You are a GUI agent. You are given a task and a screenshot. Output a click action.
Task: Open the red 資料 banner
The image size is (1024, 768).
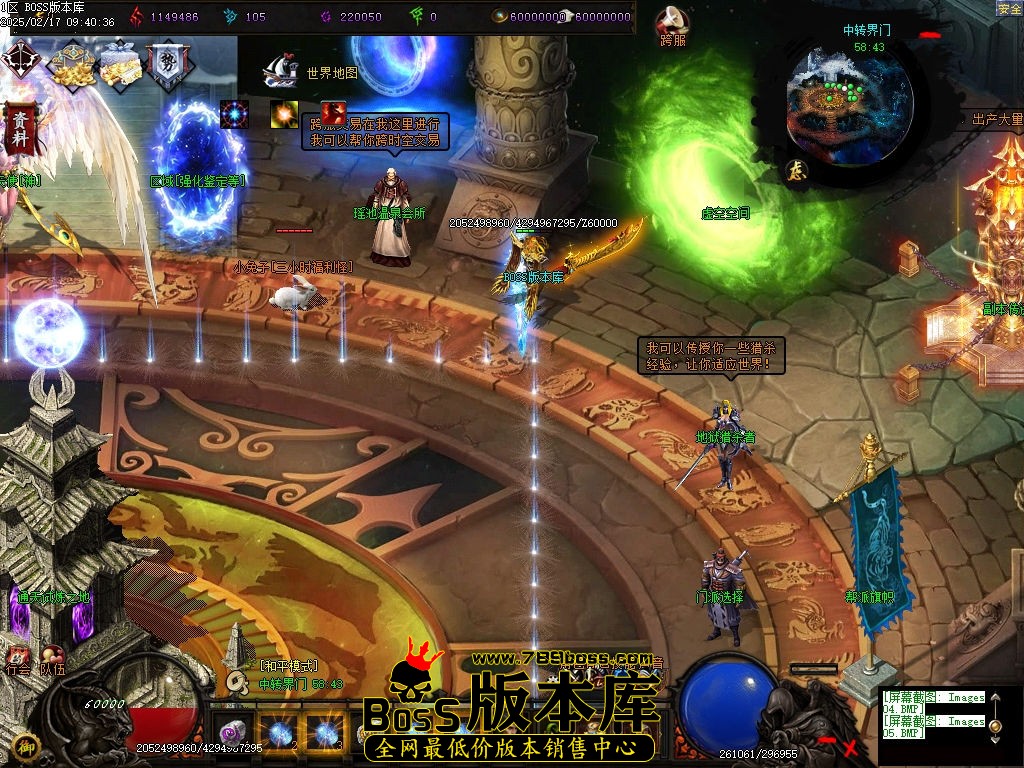(x=19, y=130)
